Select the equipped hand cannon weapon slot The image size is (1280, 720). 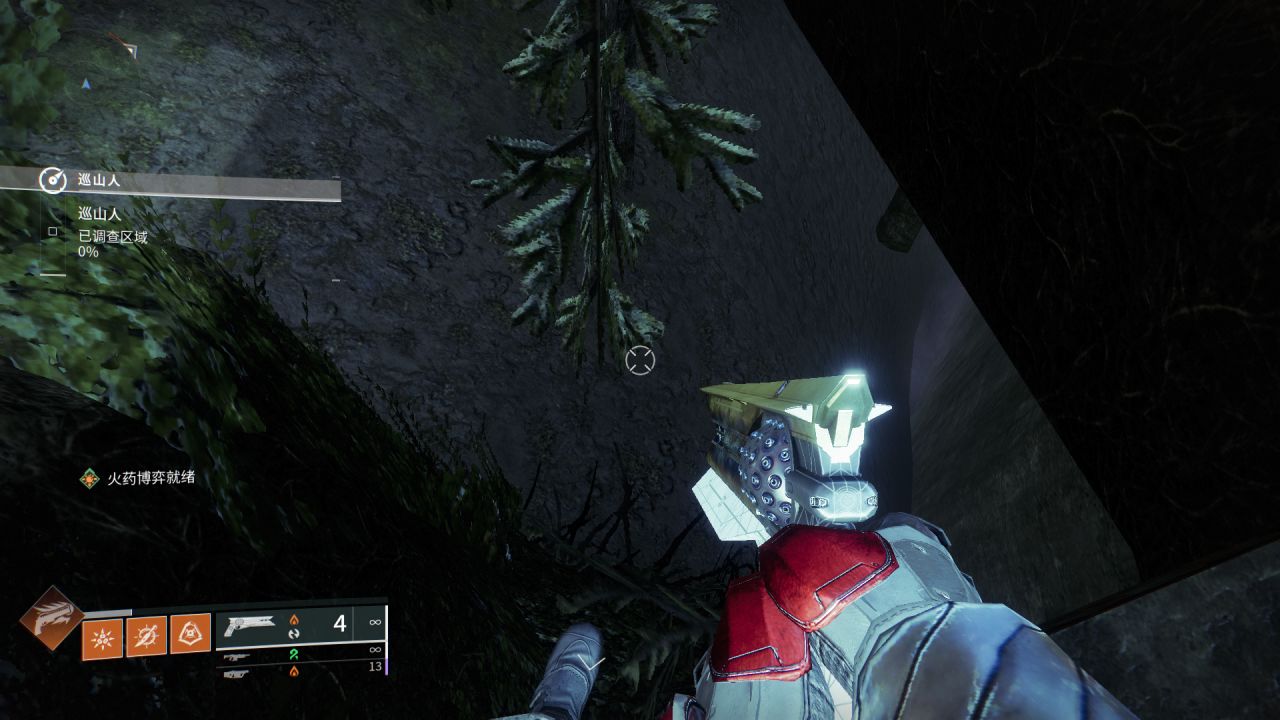pyautogui.click(x=300, y=625)
